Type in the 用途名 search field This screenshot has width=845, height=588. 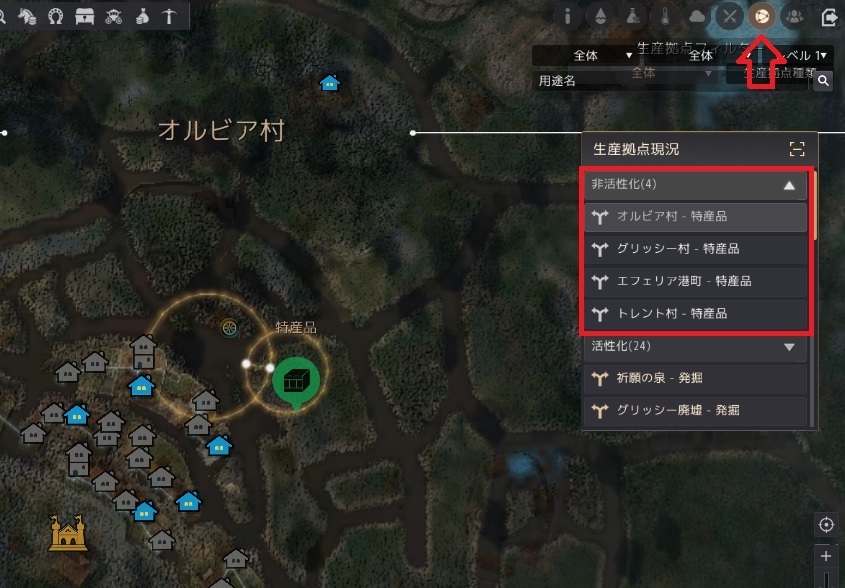point(622,81)
